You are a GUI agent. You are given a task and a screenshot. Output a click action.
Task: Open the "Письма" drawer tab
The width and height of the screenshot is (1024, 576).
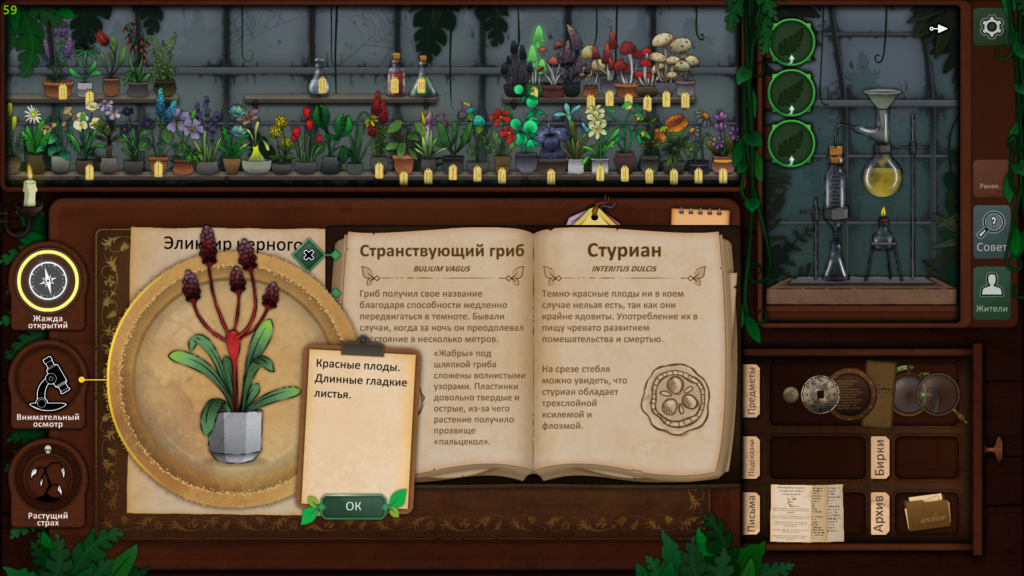click(x=753, y=513)
